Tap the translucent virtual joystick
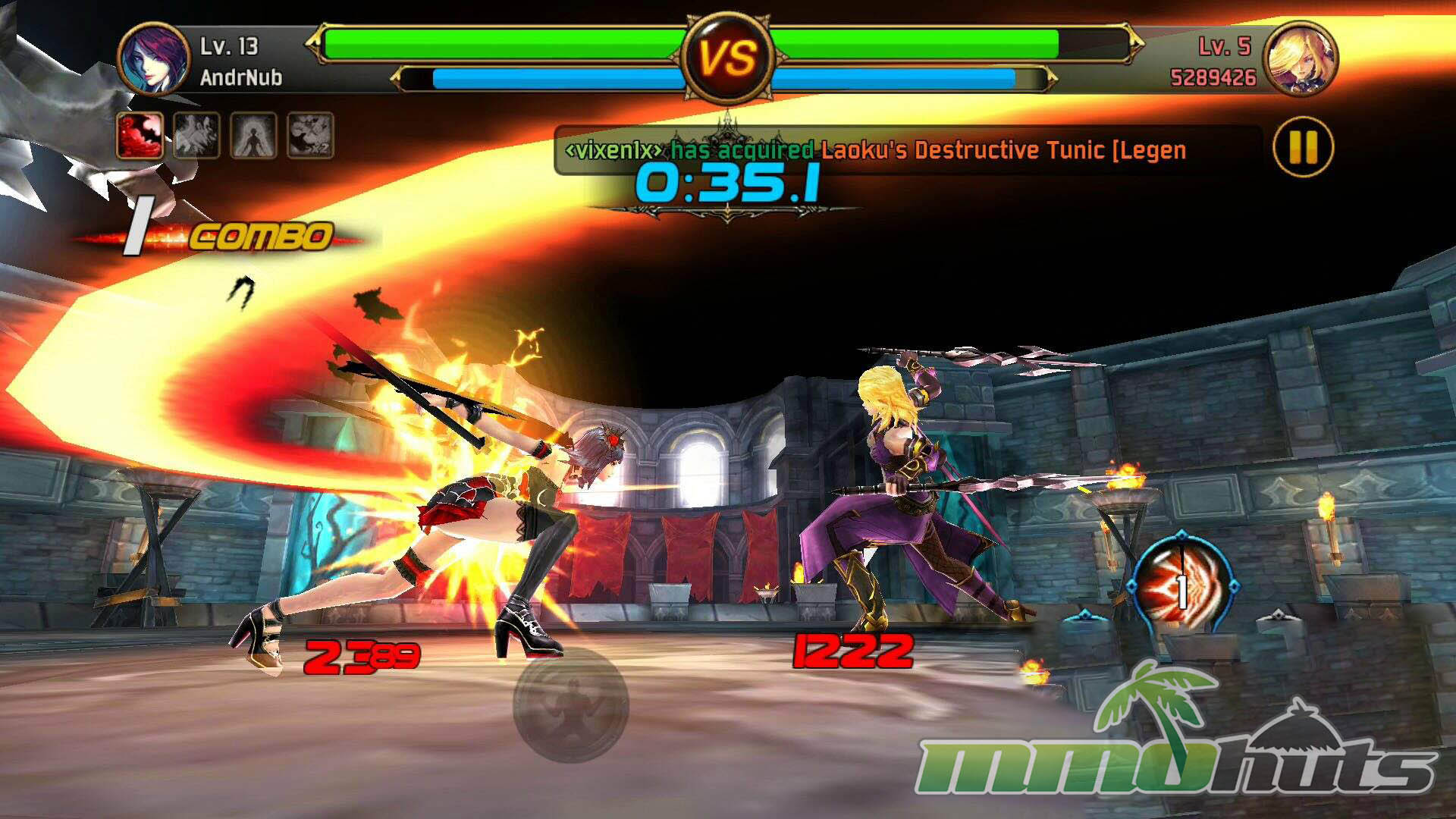1456x819 pixels. point(571,703)
